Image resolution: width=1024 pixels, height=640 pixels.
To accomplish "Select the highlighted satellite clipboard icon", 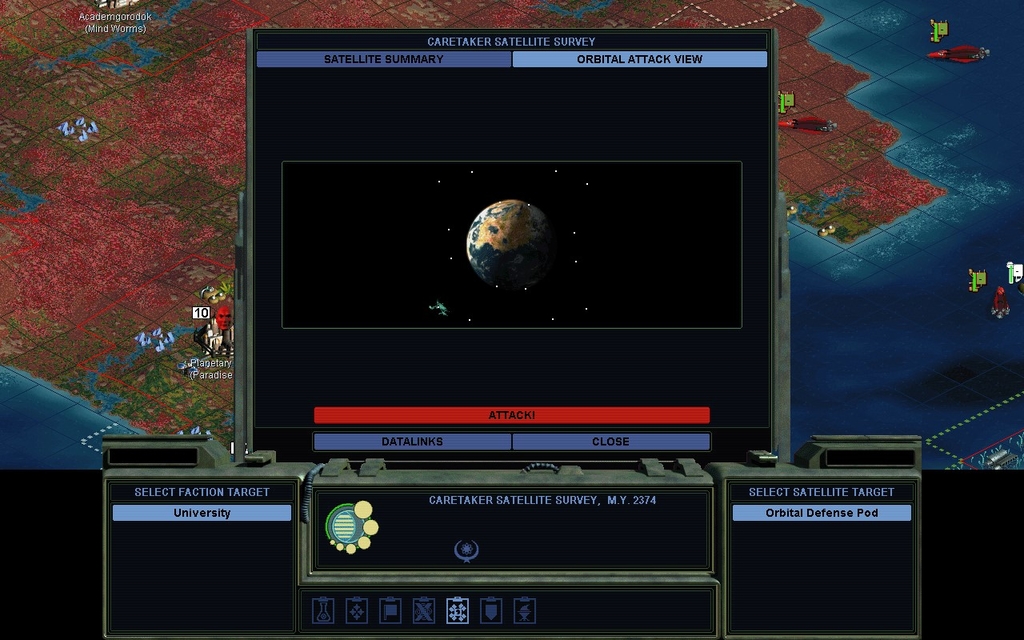I will [x=457, y=610].
